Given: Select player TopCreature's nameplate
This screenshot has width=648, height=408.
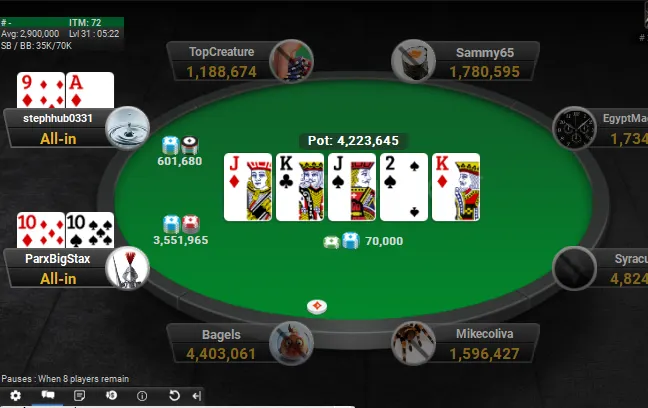Looking at the screenshot, I should click(x=221, y=61).
